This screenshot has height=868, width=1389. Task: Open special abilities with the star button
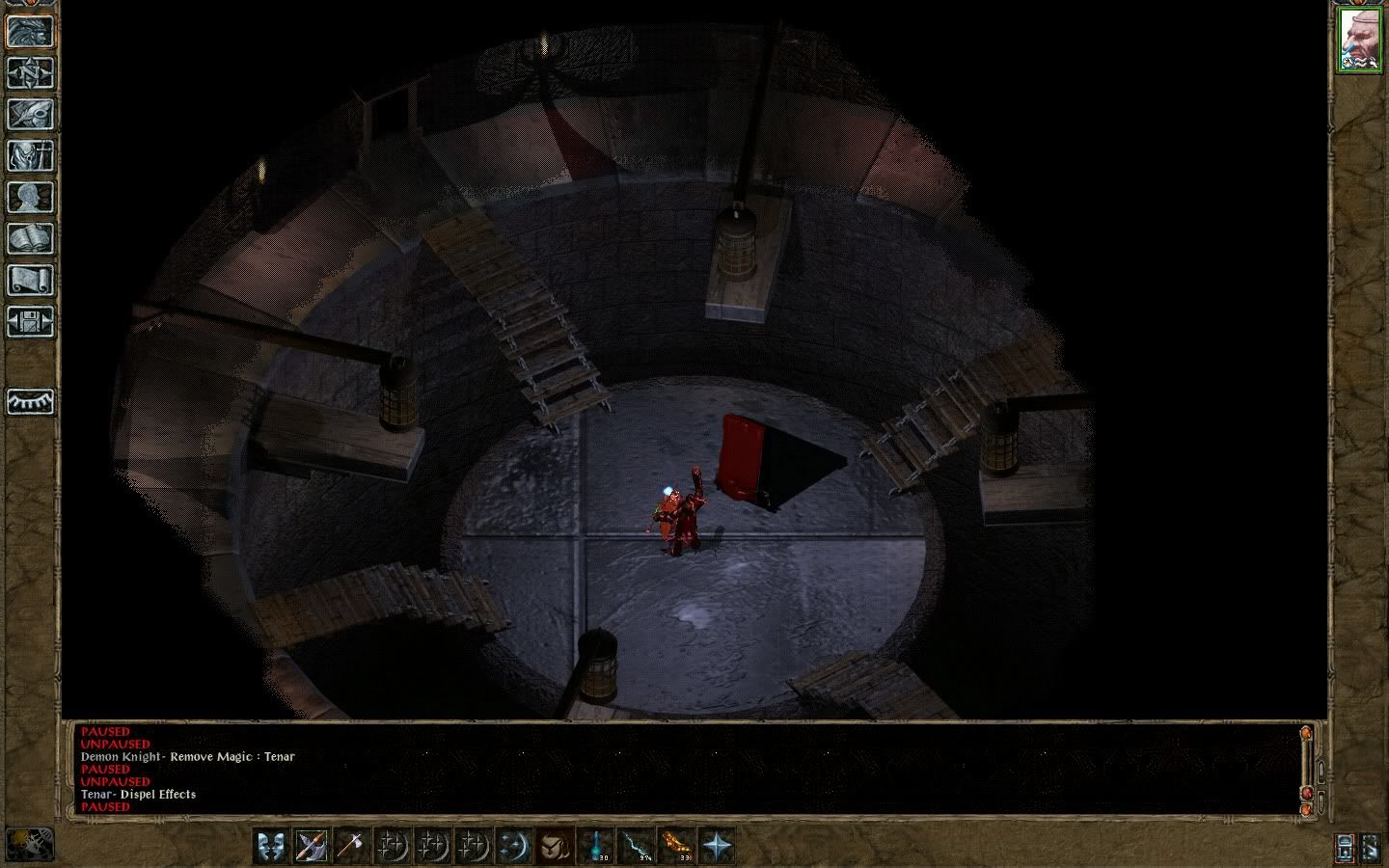click(717, 846)
